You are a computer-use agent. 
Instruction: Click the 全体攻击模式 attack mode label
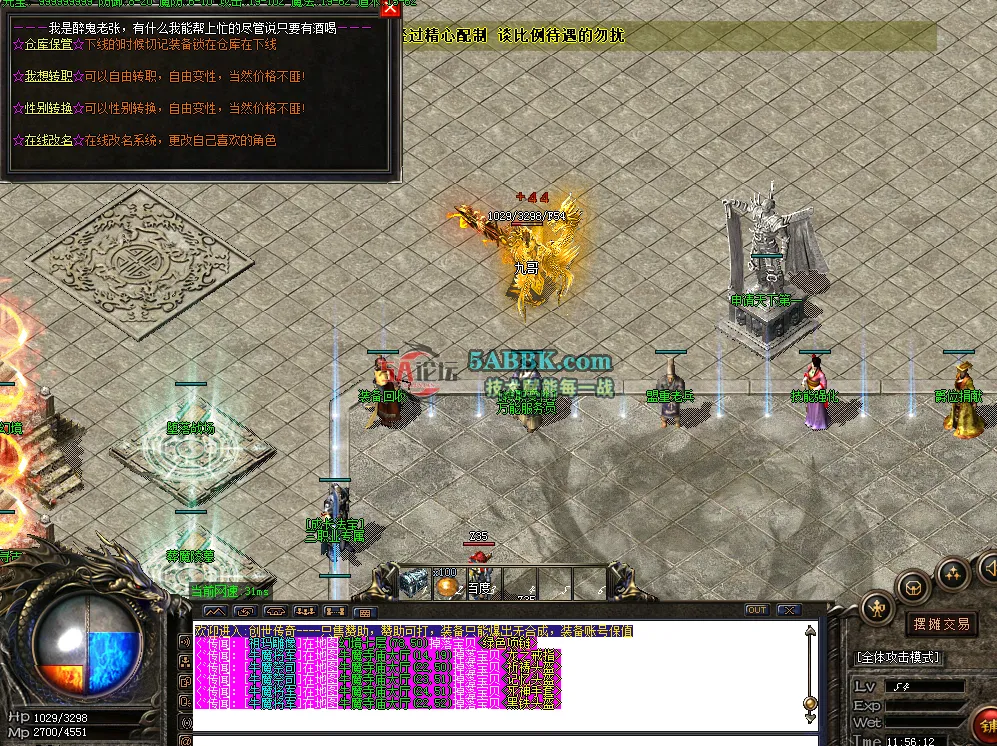click(900, 657)
